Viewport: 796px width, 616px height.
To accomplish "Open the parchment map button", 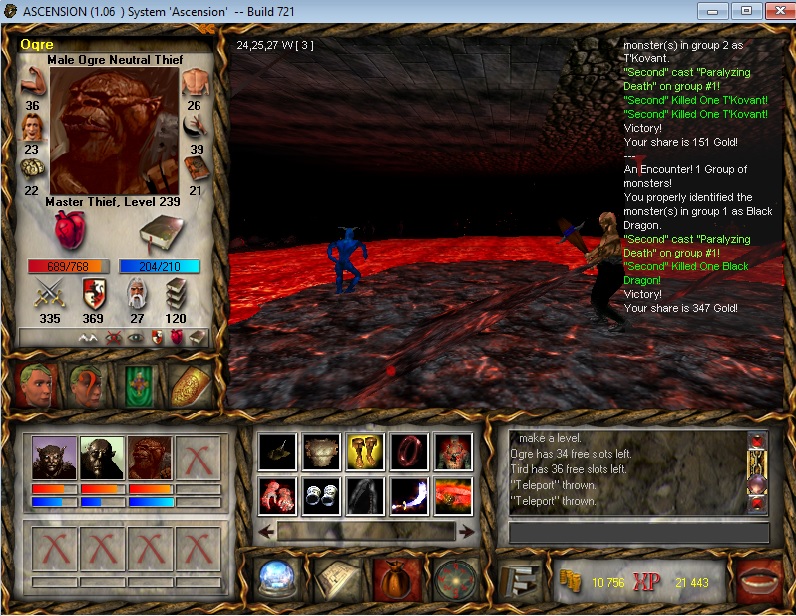I will (x=334, y=579).
